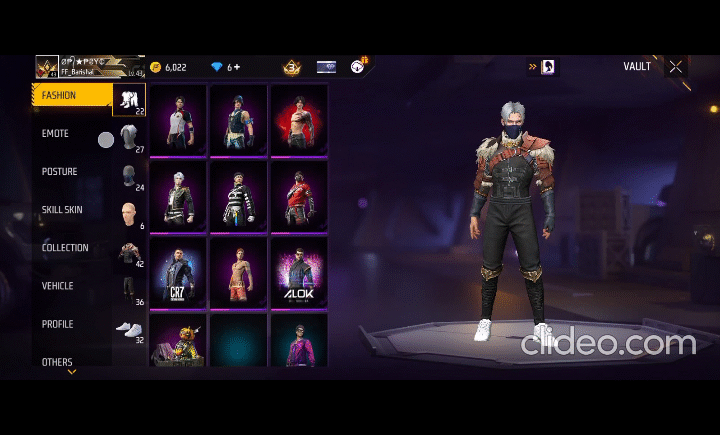Add diamonds with the plus button
Screen dimensions: 720x435
[x=238, y=67]
